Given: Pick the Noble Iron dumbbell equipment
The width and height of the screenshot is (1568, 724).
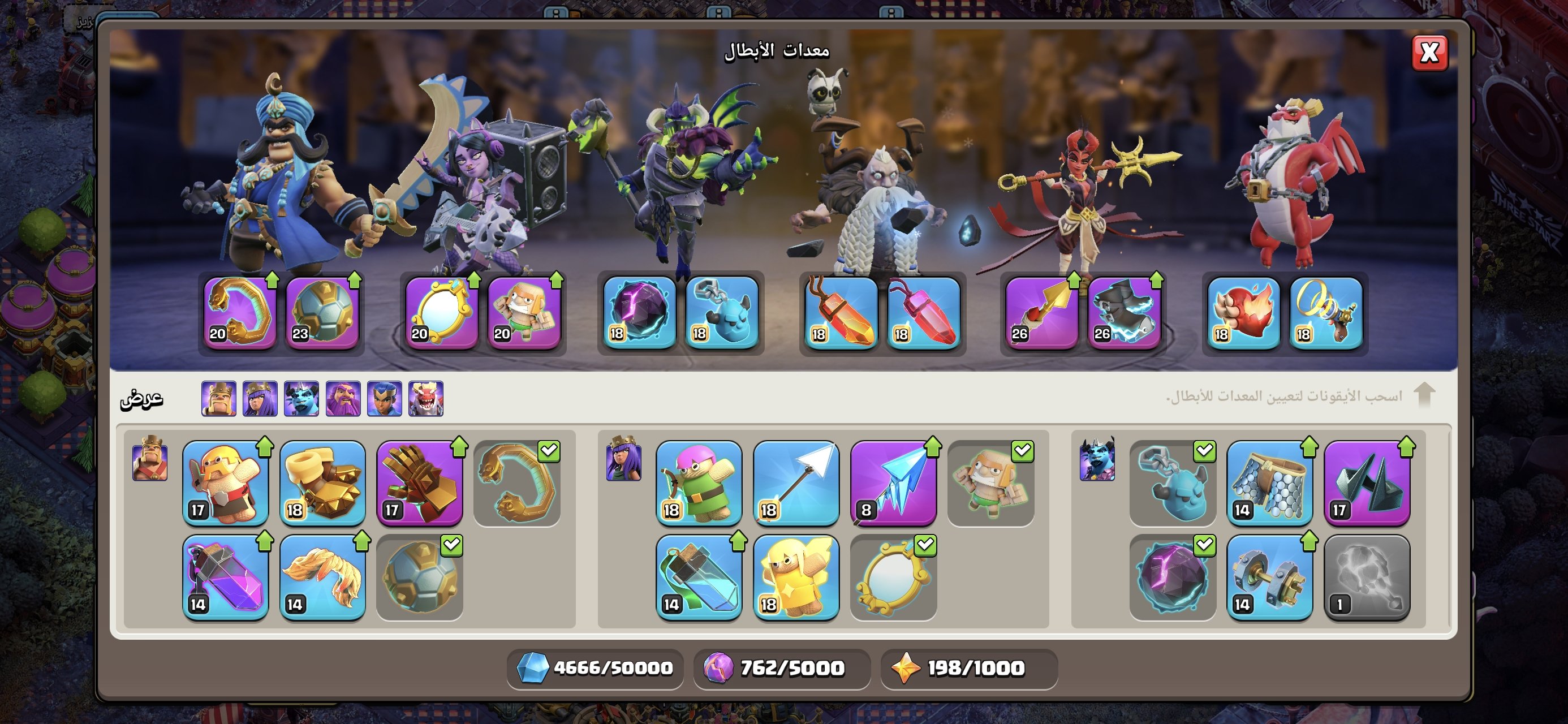Looking at the screenshot, I should [1269, 578].
